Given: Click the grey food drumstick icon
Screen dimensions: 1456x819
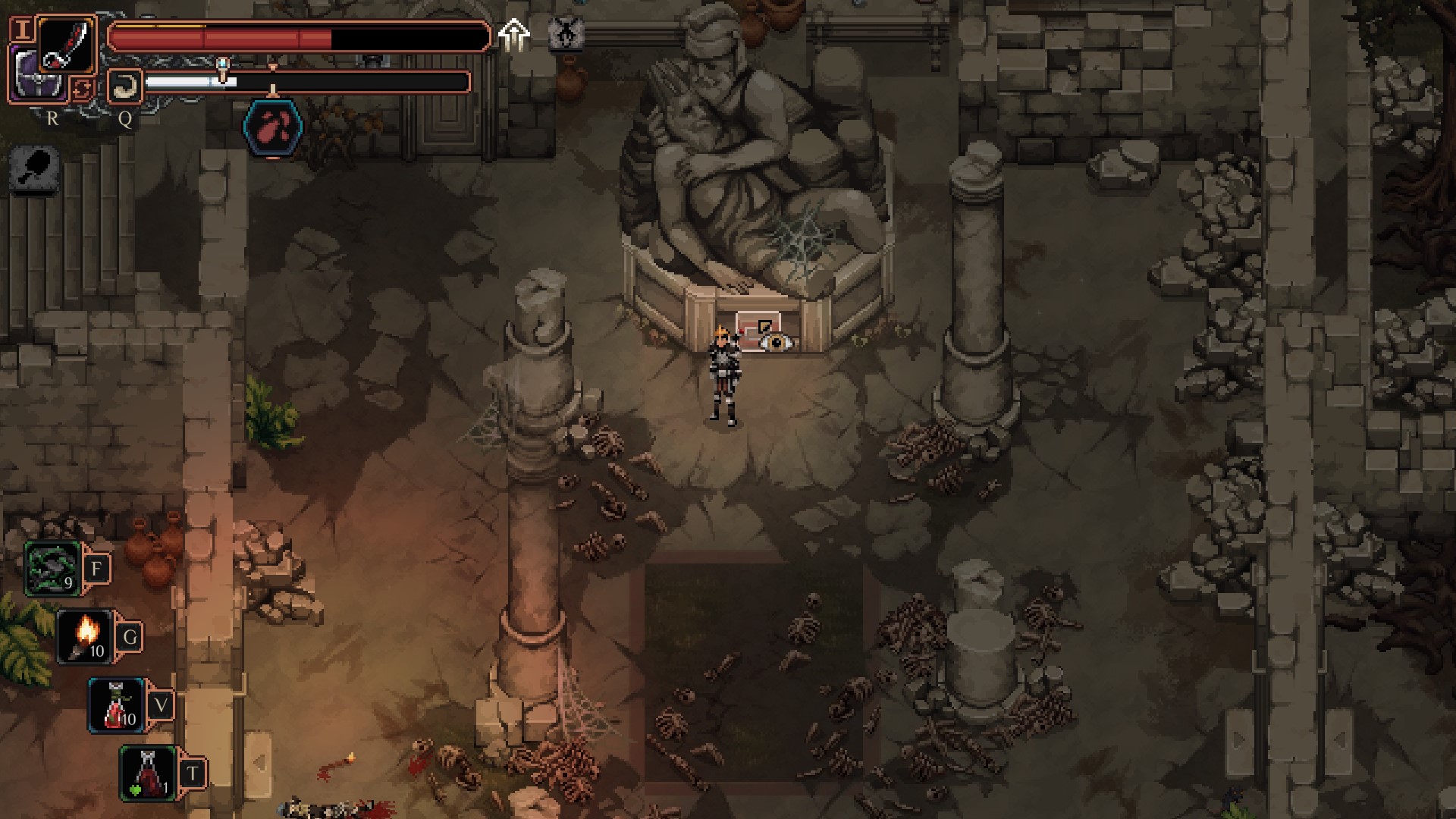Looking at the screenshot, I should click(35, 168).
